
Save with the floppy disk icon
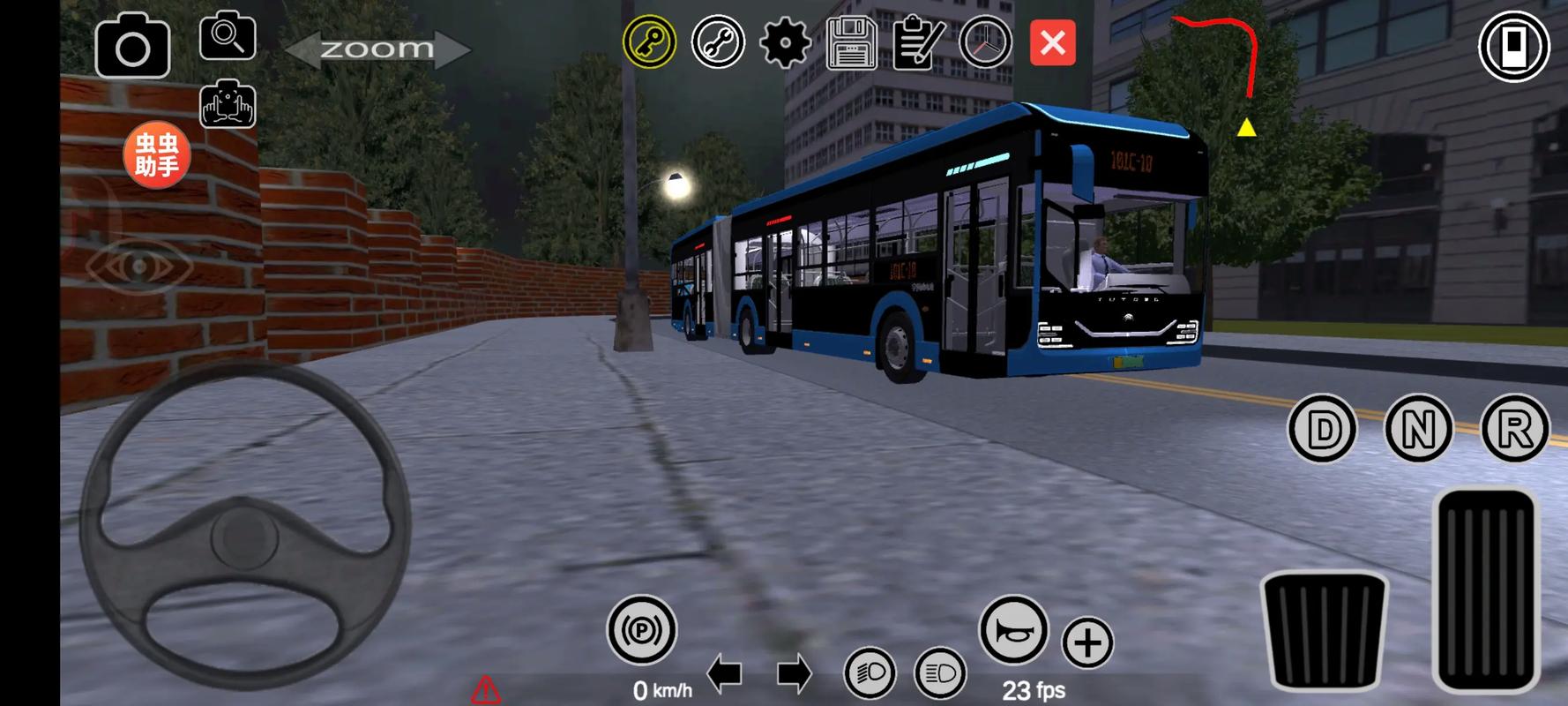coord(851,42)
